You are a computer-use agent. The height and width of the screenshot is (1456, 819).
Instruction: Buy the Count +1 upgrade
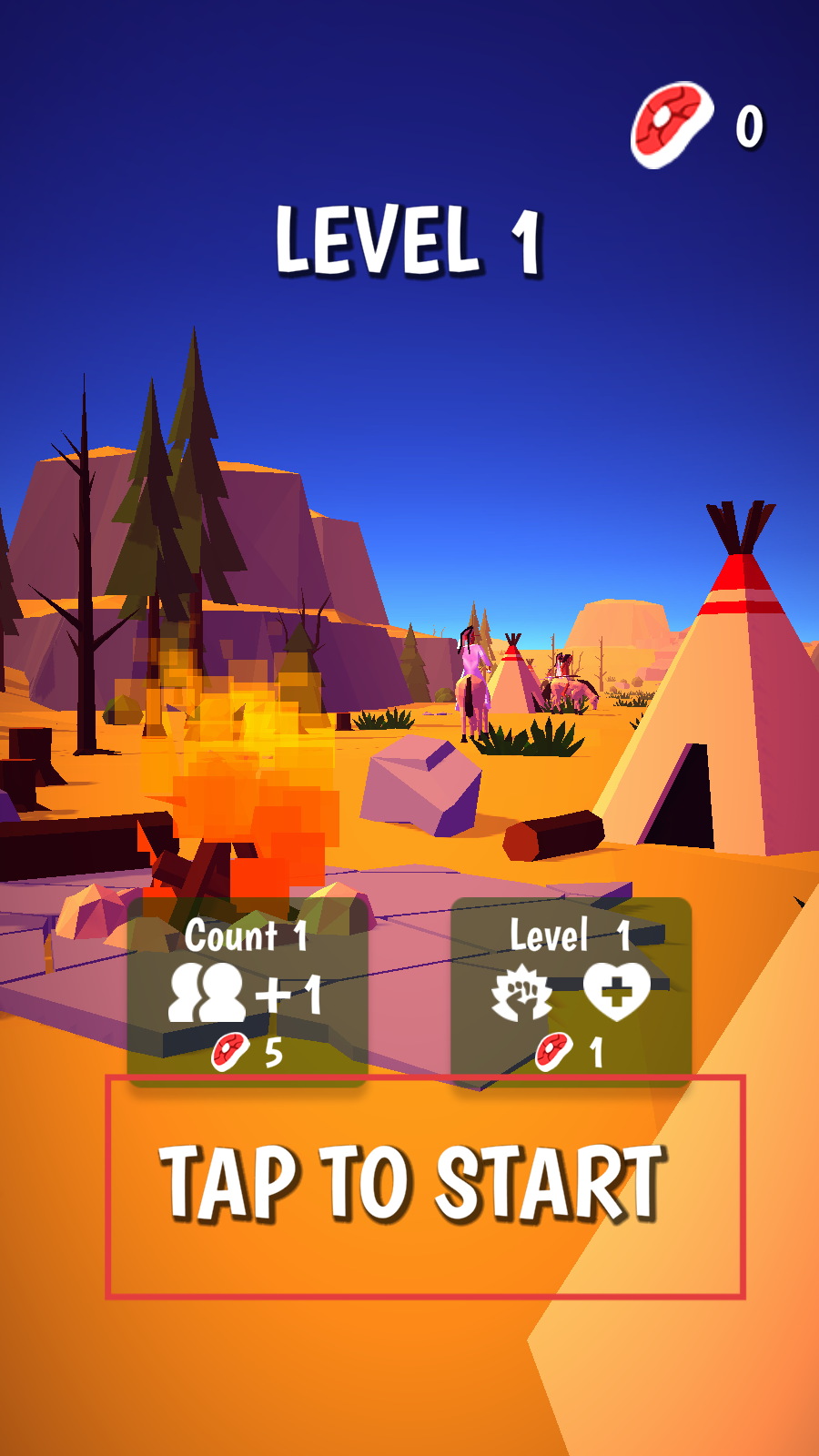point(247,991)
